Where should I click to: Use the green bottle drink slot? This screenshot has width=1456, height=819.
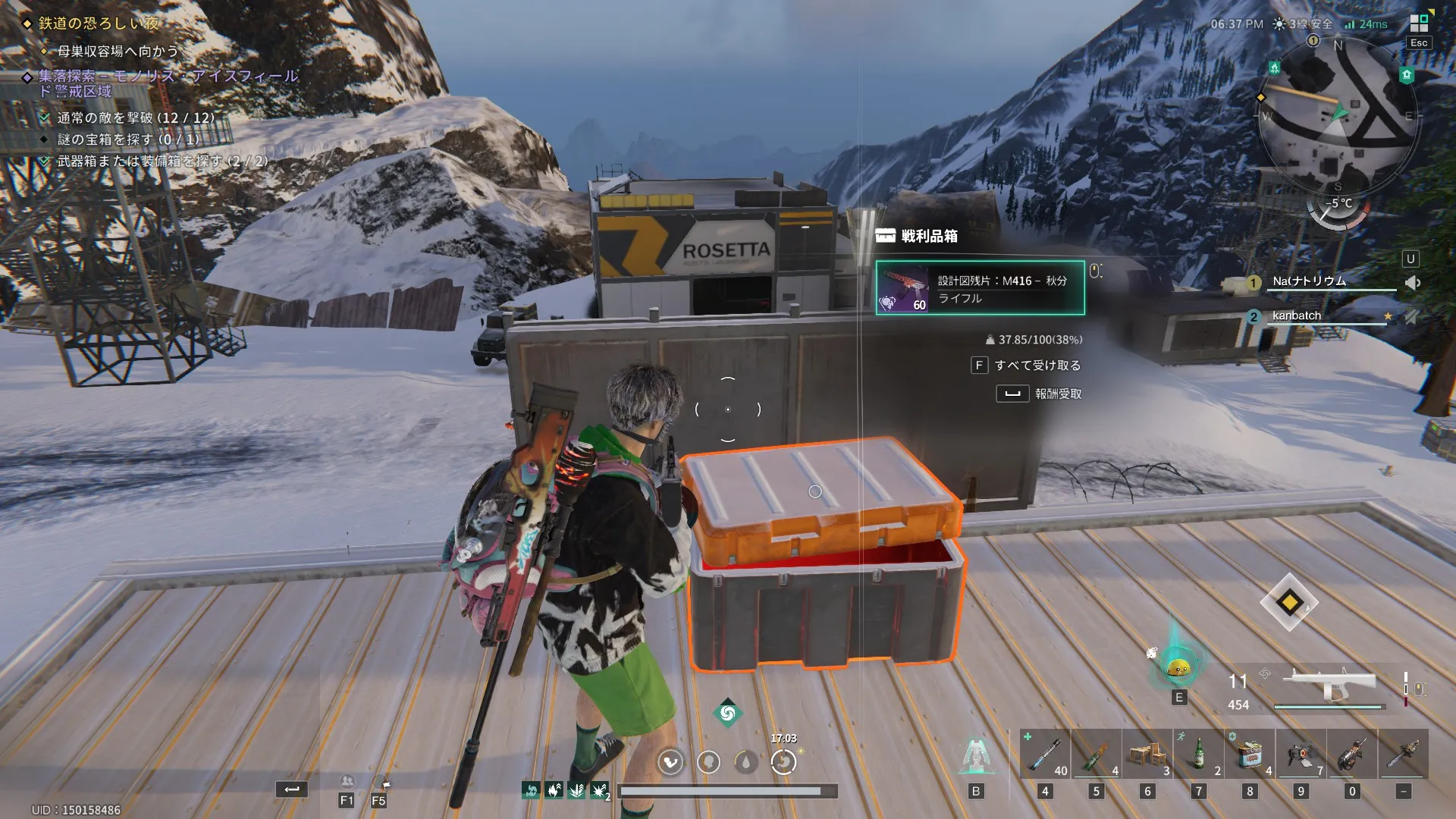(1198, 754)
